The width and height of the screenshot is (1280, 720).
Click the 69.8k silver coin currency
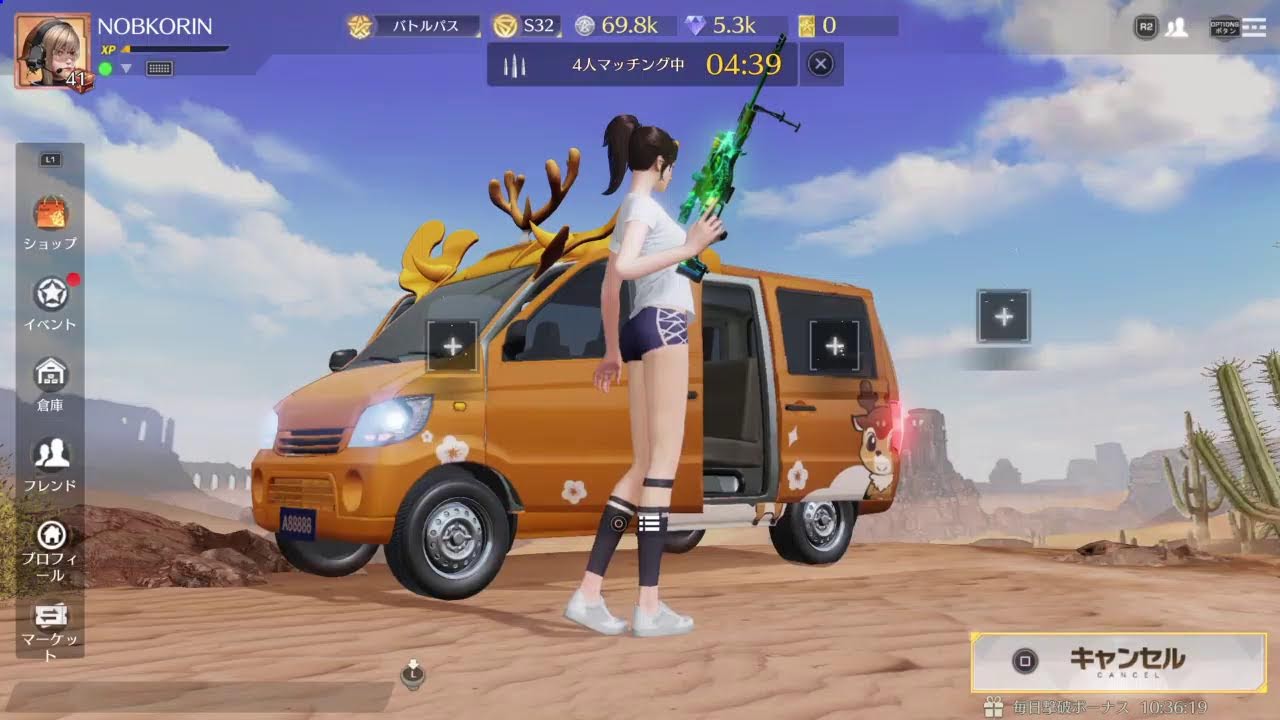click(x=617, y=26)
